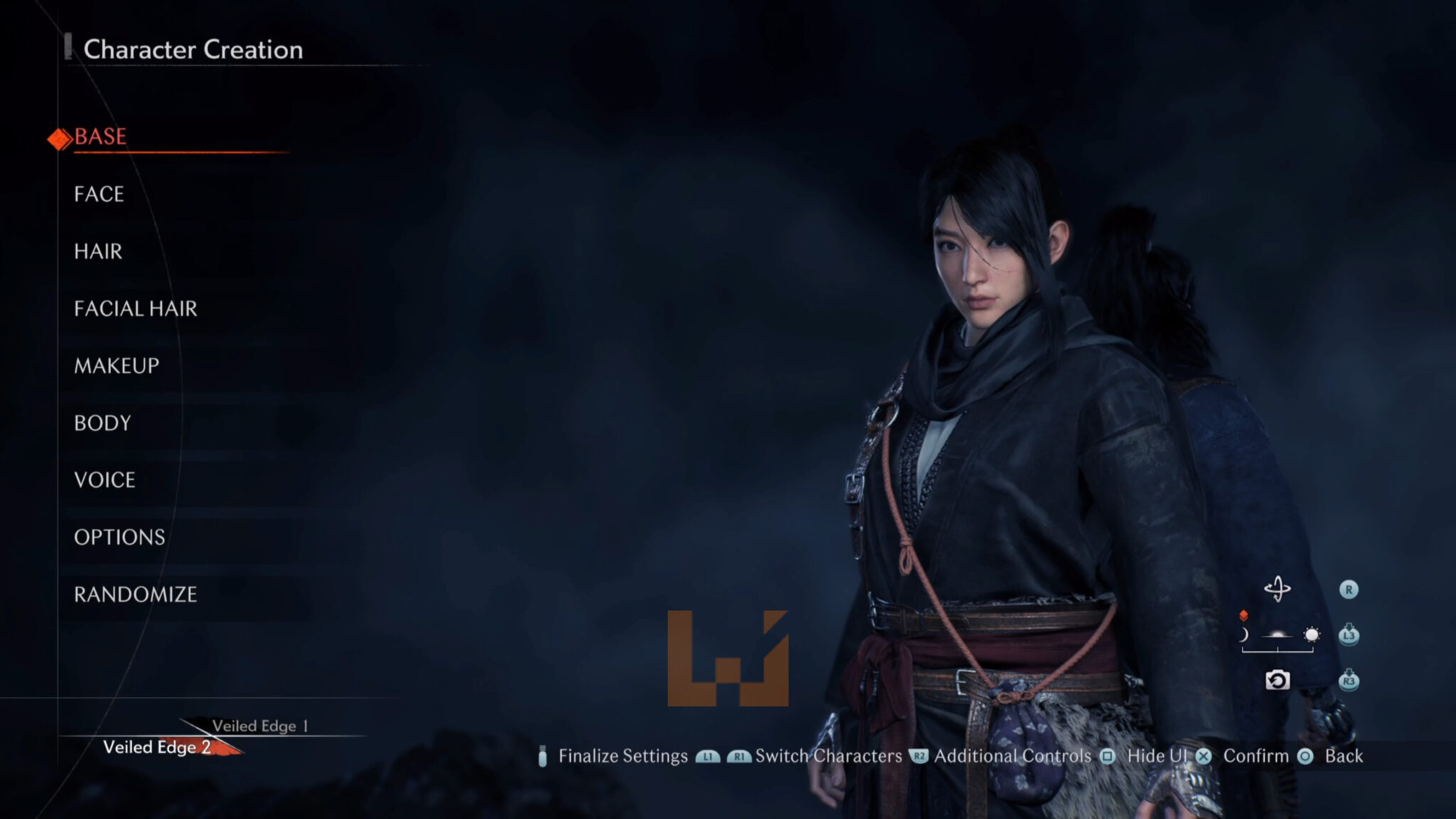Select the moon lighting icon

click(x=1244, y=634)
